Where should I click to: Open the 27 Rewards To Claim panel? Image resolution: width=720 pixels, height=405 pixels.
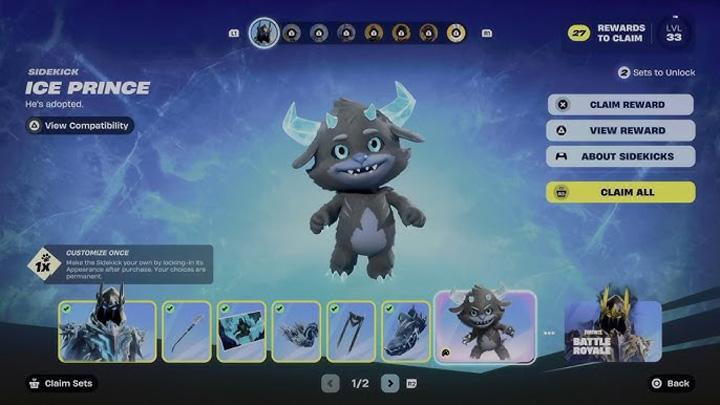click(x=608, y=33)
